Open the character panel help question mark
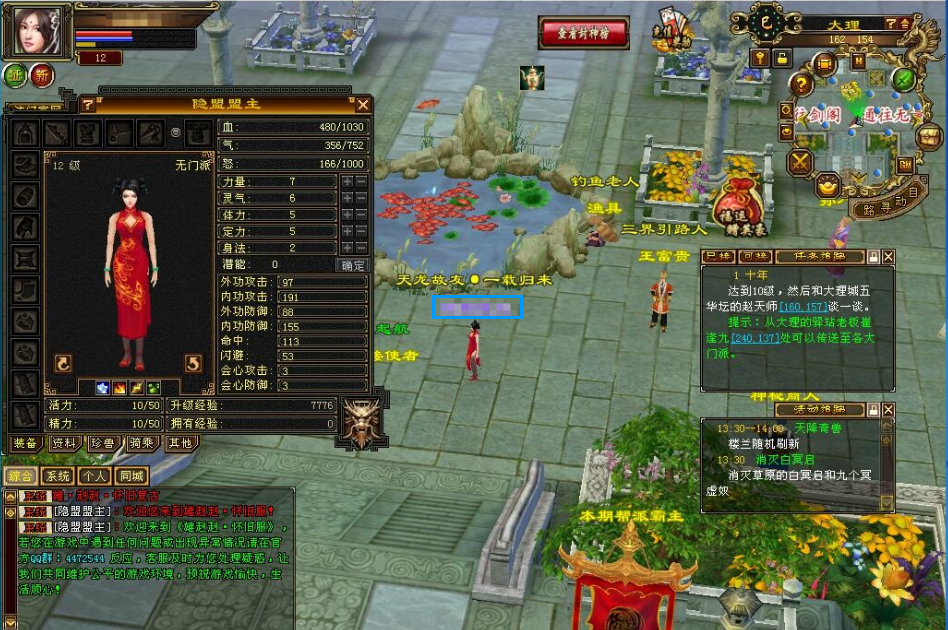The image size is (948, 630). coord(87,104)
